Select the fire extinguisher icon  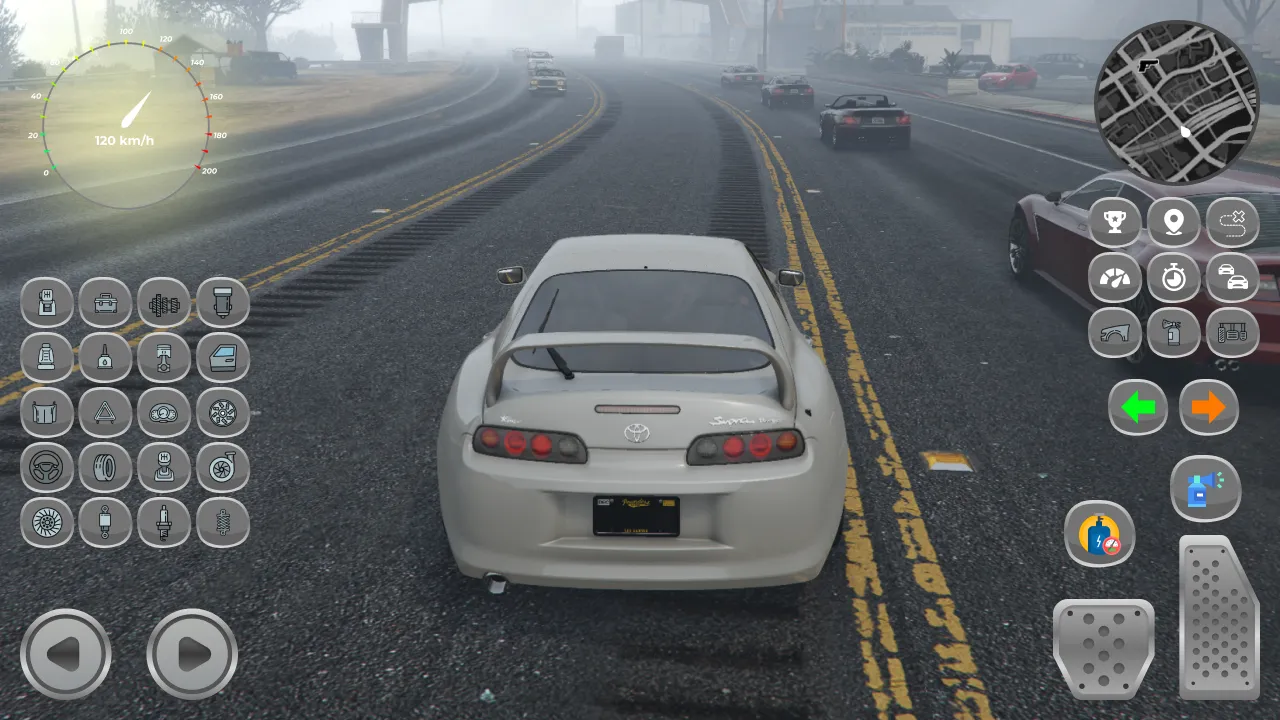coord(1174,333)
